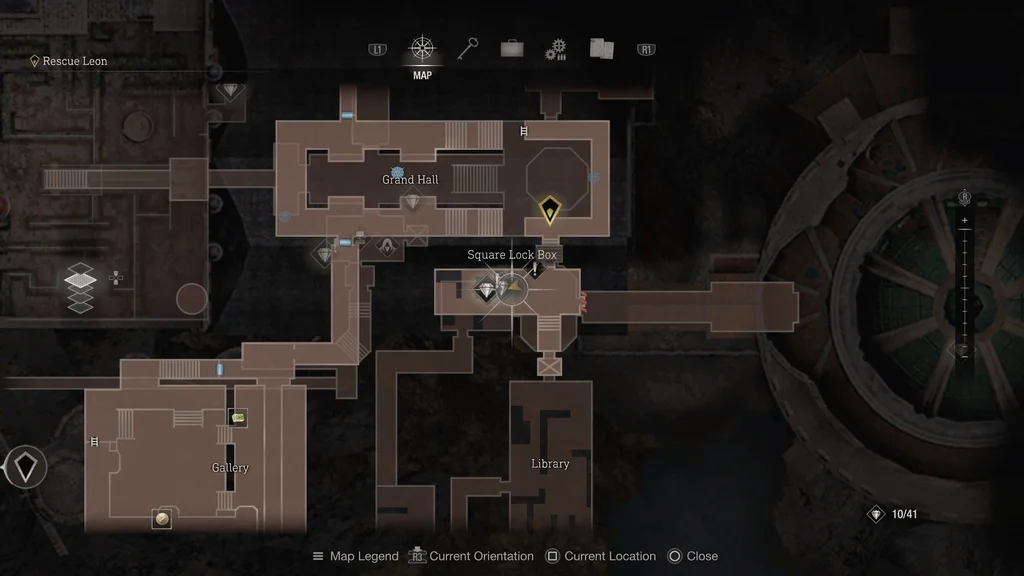Select the treasure diamond below Grand Hall label

413,202
